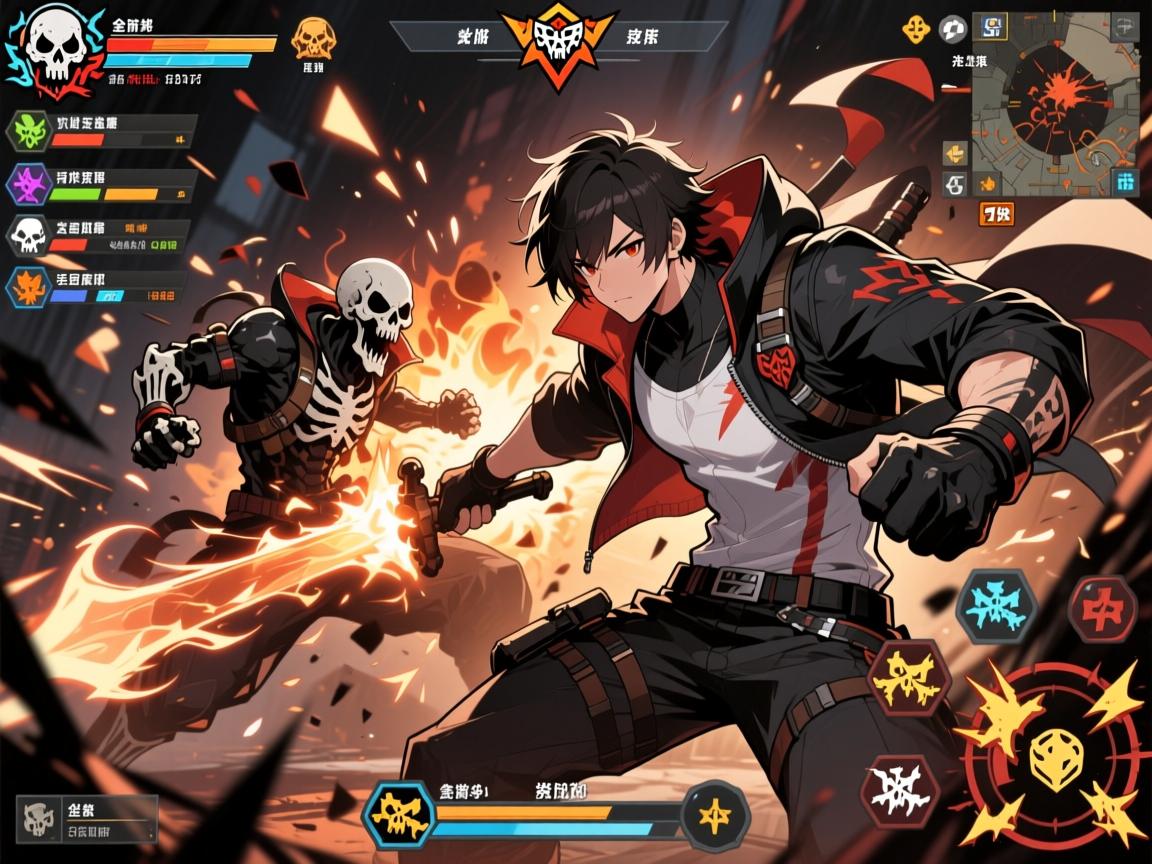Use the yellow skull hexagon skill
1152x864 pixels.
907,679
